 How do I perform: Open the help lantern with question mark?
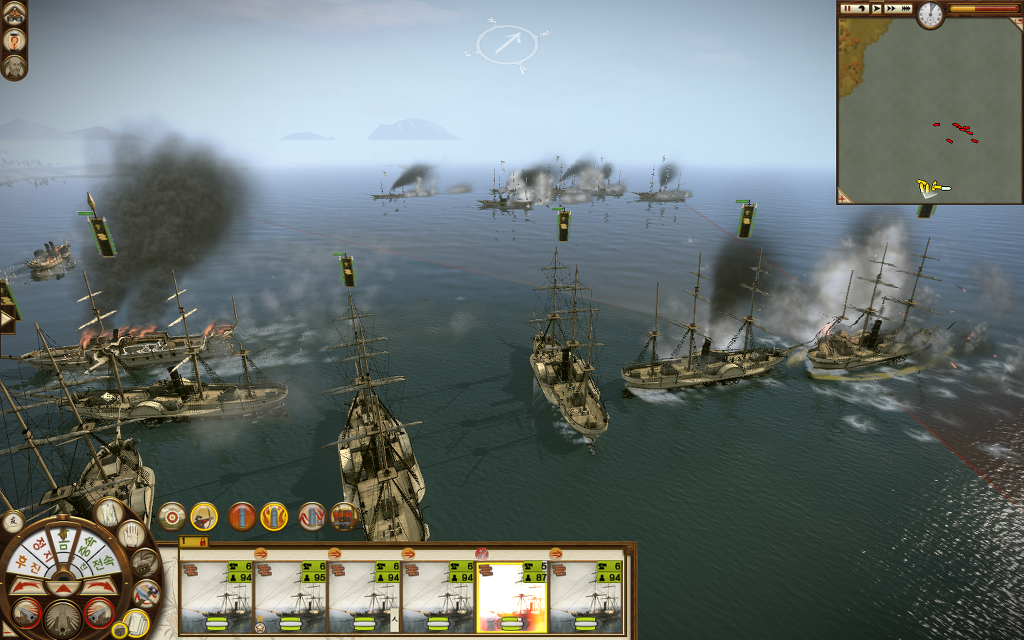(14, 40)
